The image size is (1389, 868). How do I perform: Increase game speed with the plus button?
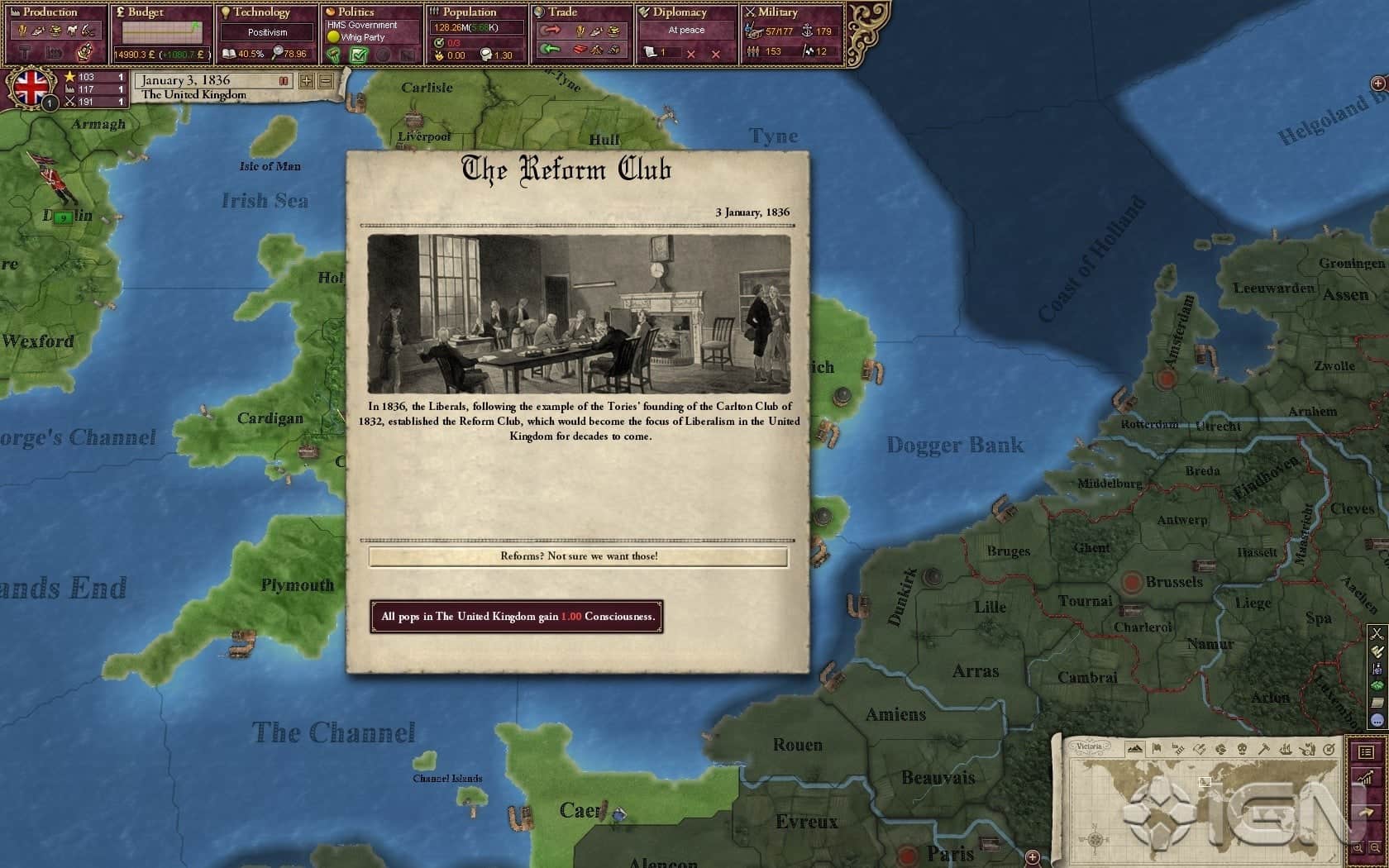click(x=307, y=81)
